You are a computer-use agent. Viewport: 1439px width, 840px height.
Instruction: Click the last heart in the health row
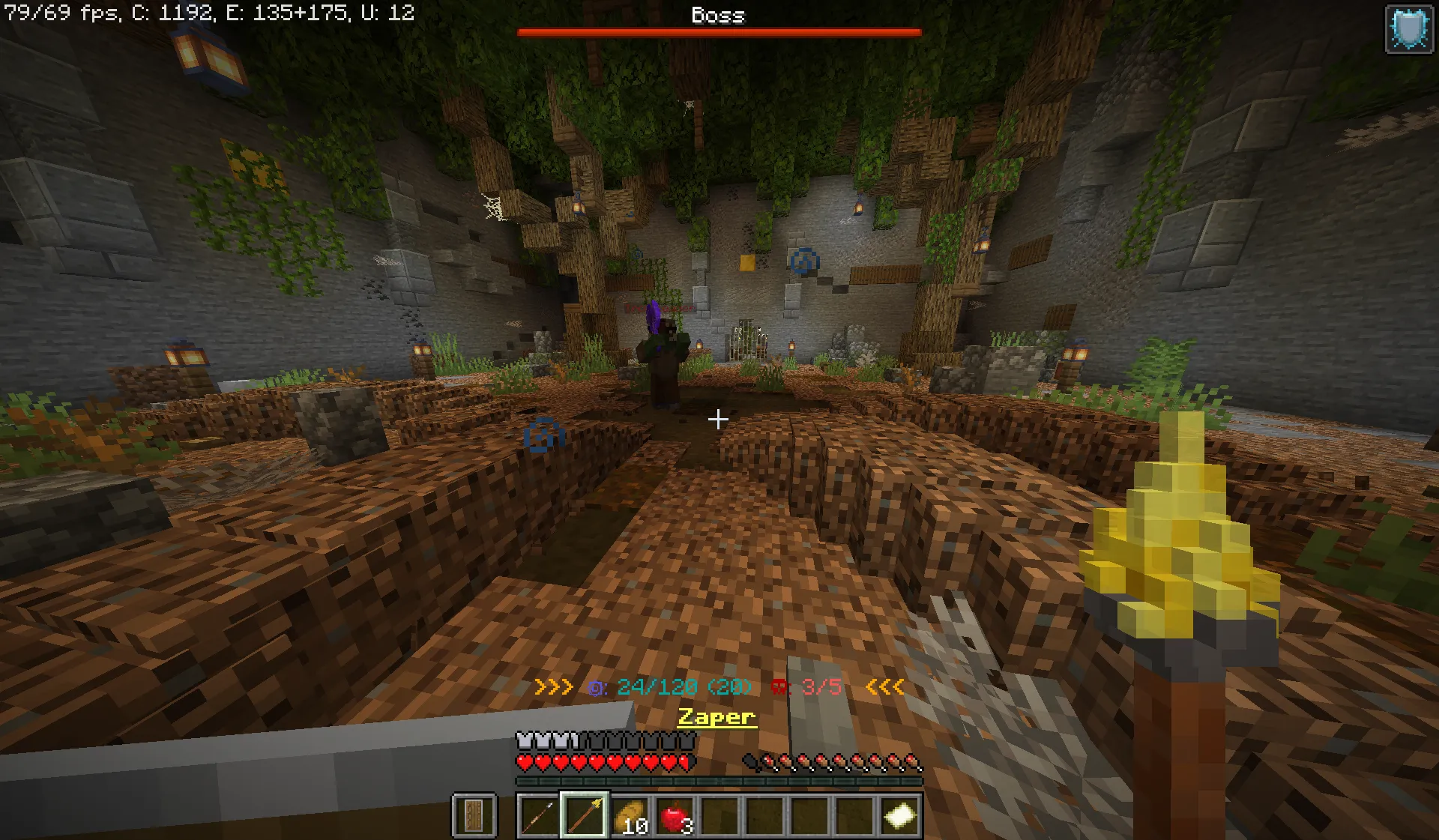[684, 763]
